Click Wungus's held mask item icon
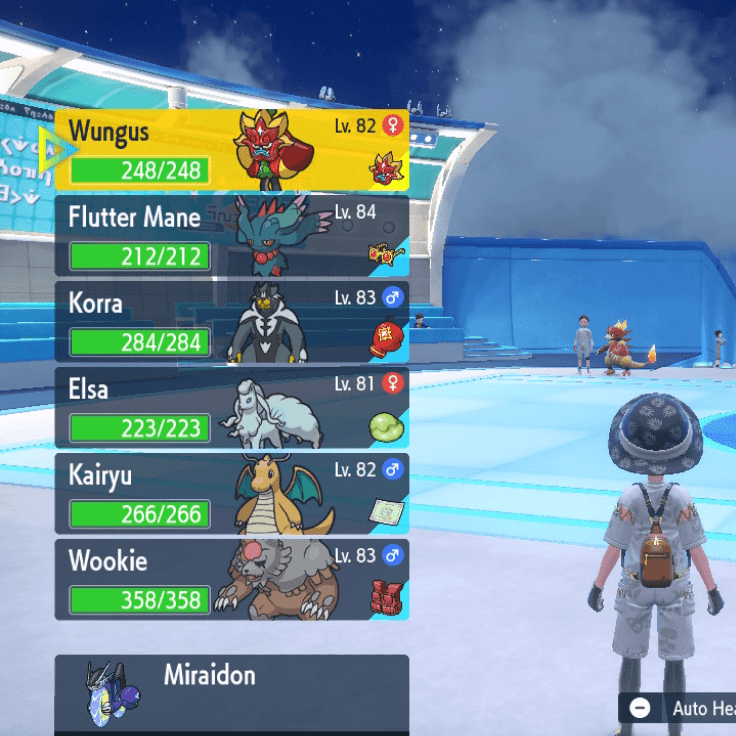Image resolution: width=736 pixels, height=736 pixels. click(x=385, y=169)
